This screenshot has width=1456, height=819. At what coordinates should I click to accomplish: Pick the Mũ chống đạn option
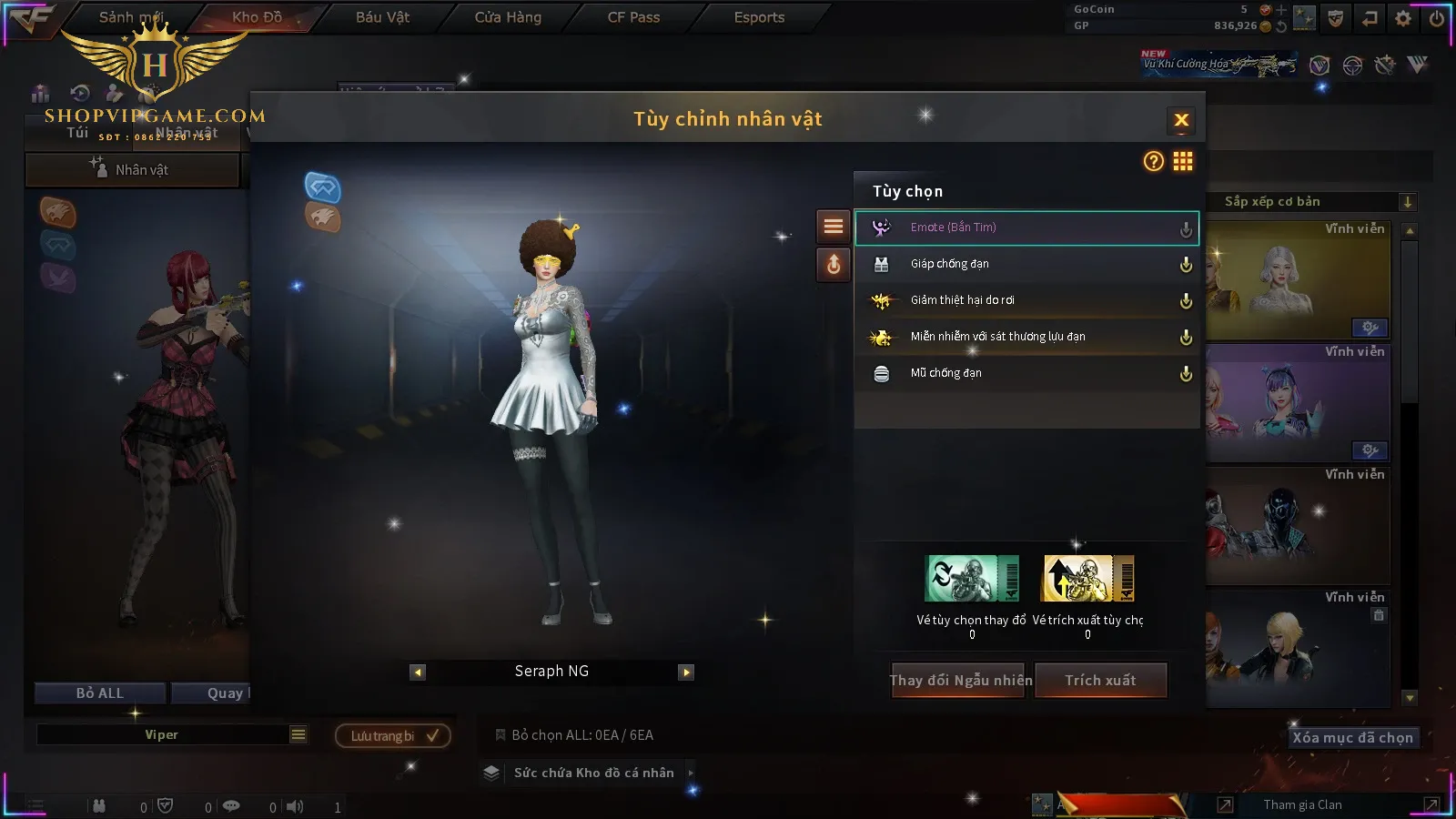pos(1026,373)
